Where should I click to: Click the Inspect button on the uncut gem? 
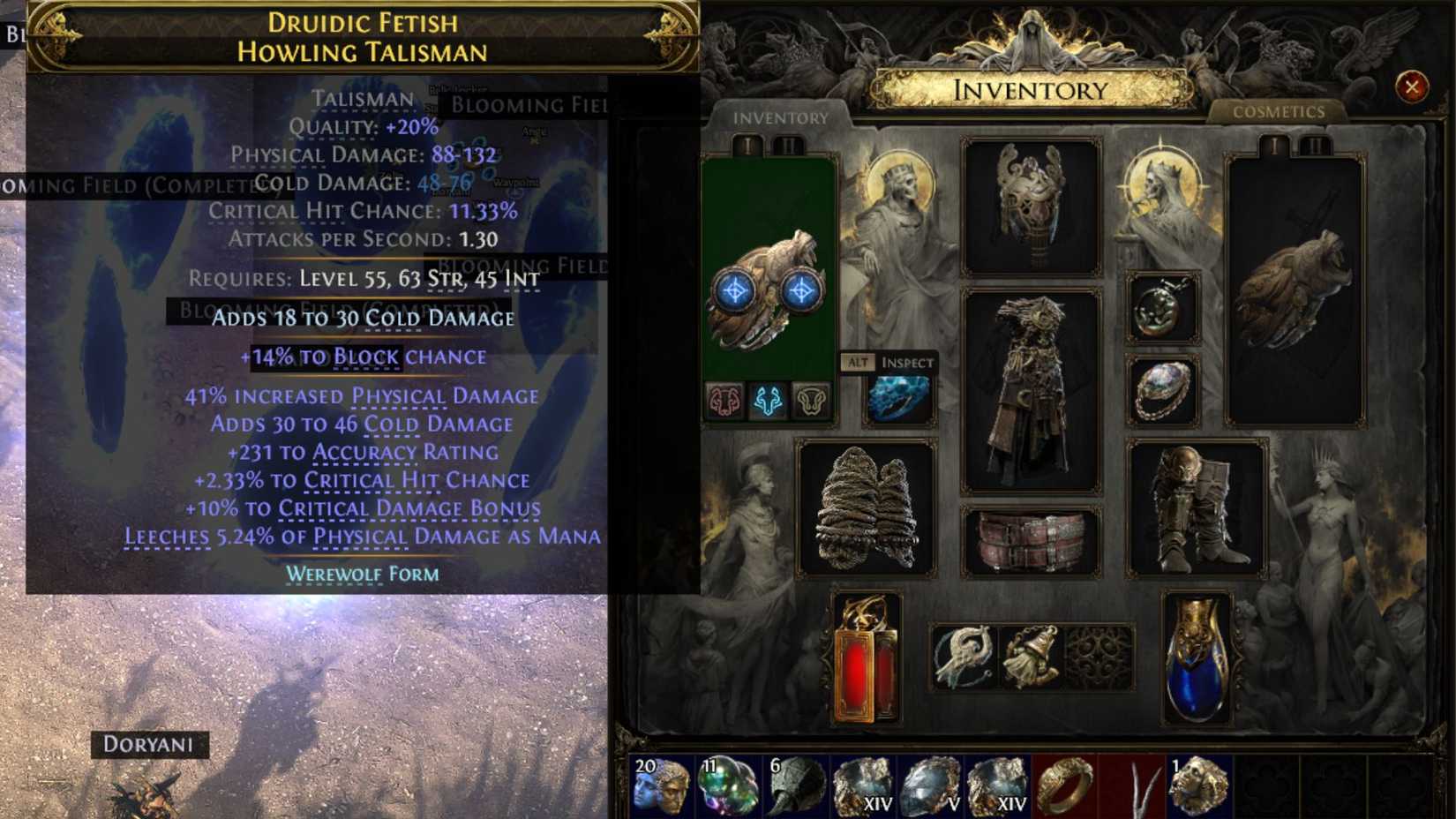click(905, 362)
